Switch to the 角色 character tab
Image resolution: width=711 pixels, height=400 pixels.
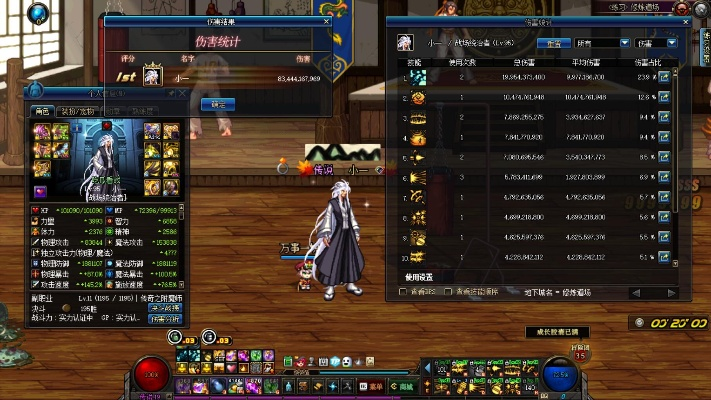coord(42,111)
